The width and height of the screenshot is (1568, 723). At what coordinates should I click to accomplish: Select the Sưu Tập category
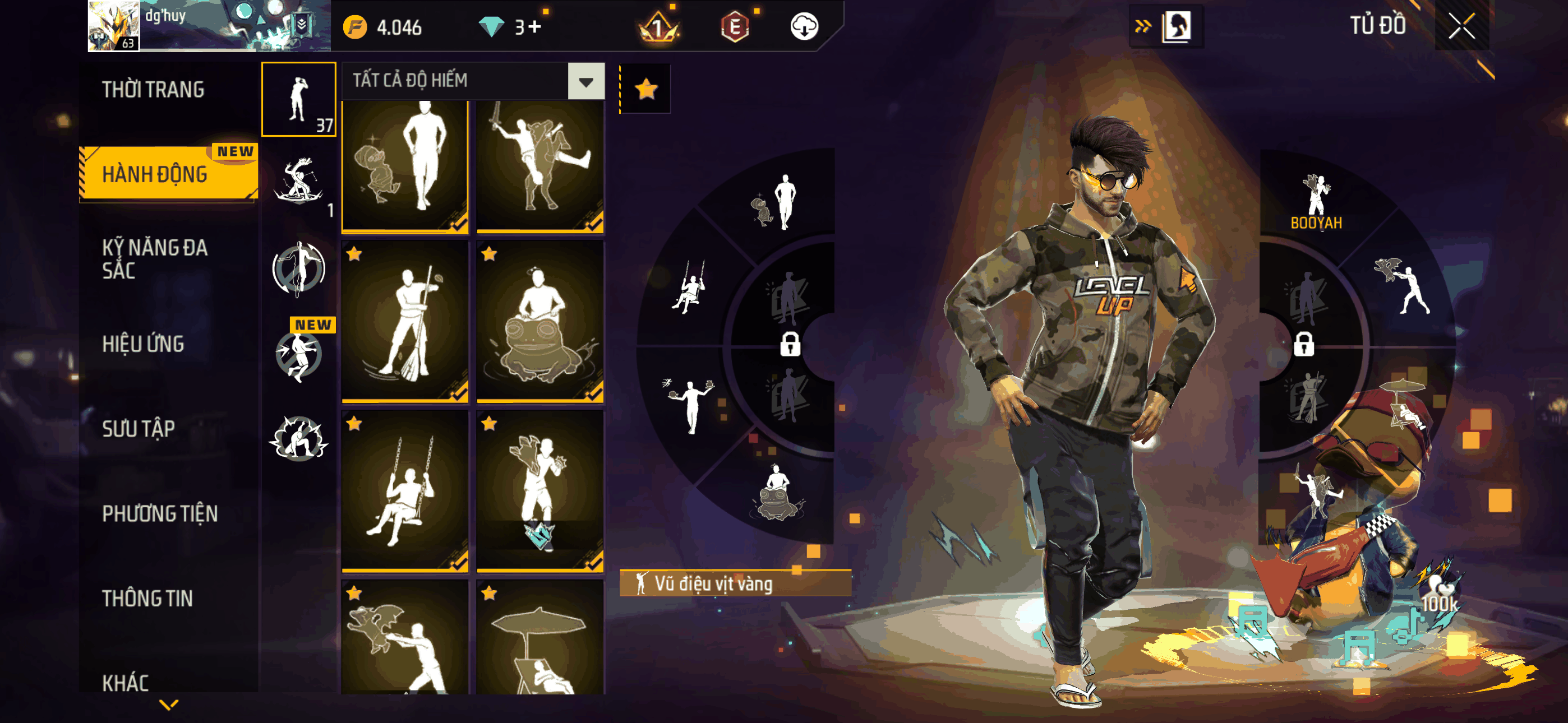click(x=138, y=428)
